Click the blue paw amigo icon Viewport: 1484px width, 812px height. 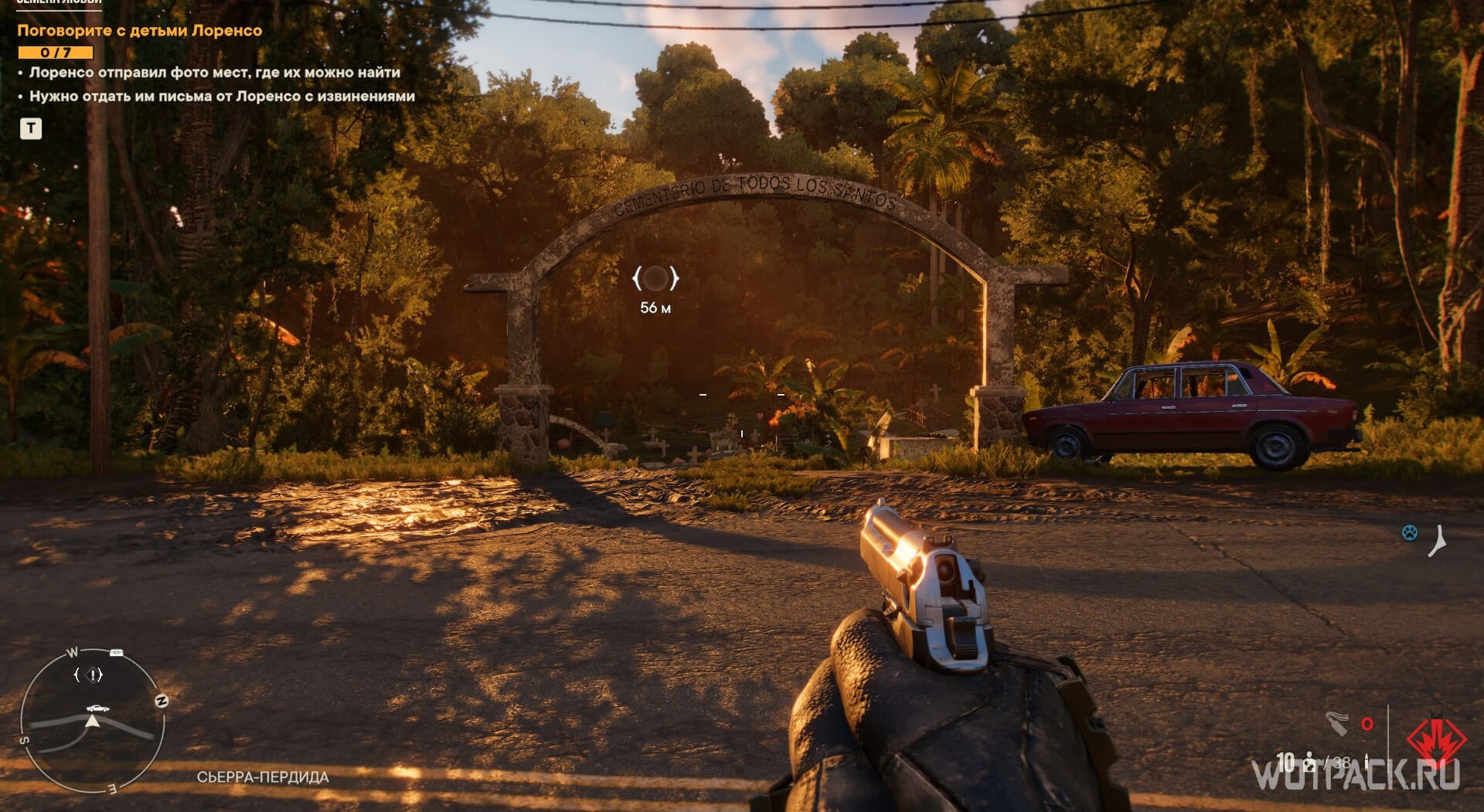(1410, 532)
